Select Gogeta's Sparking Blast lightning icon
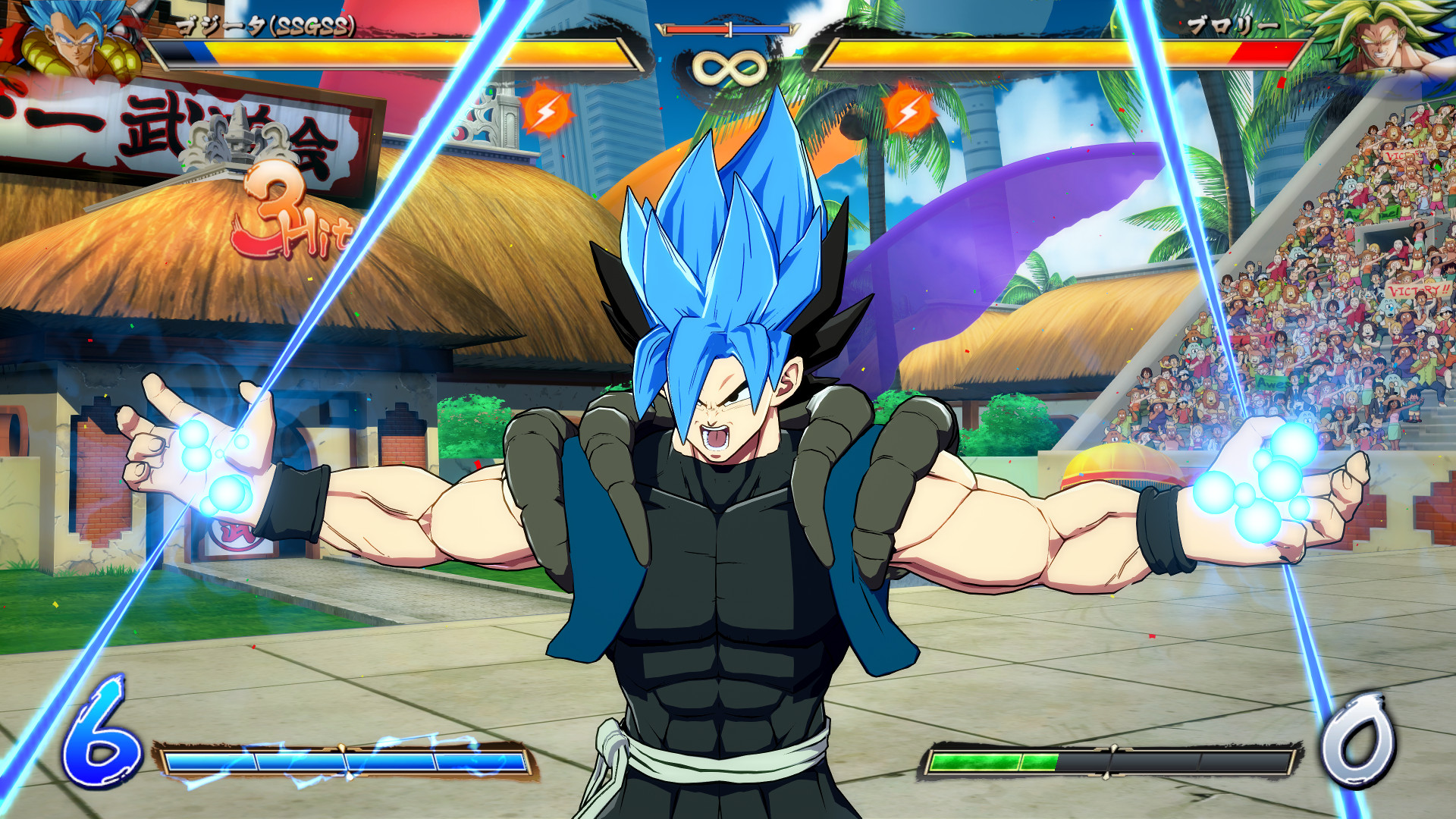1456x819 pixels. point(546,111)
